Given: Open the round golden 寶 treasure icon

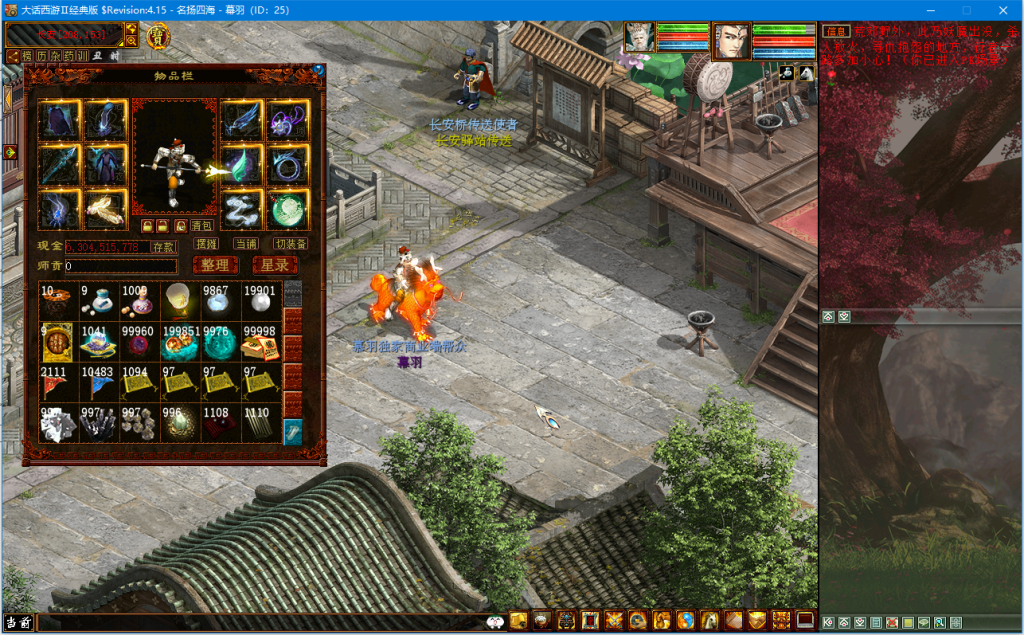Looking at the screenshot, I should coord(158,37).
